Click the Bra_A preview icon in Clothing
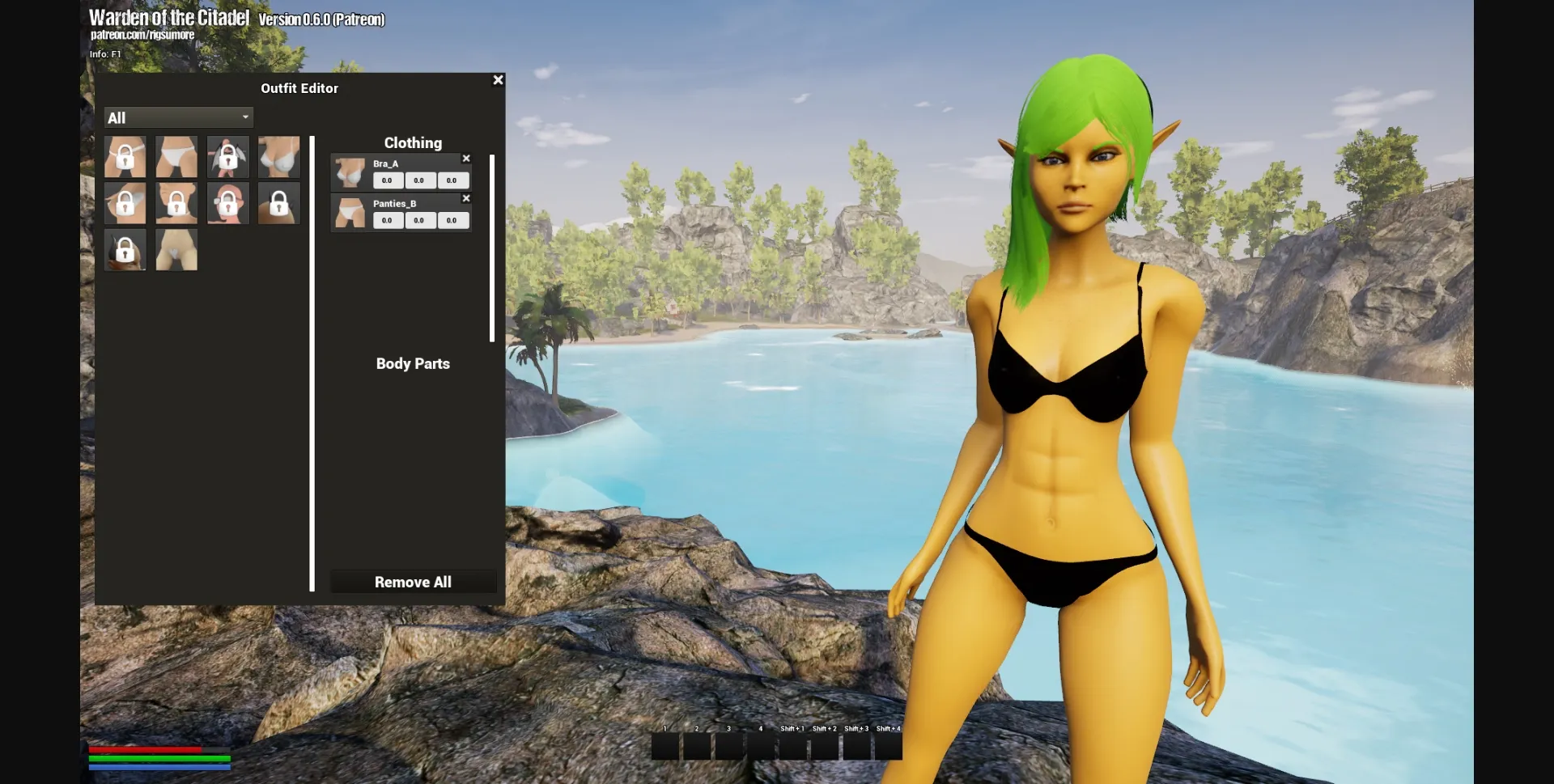The height and width of the screenshot is (784, 1554). tap(349, 172)
